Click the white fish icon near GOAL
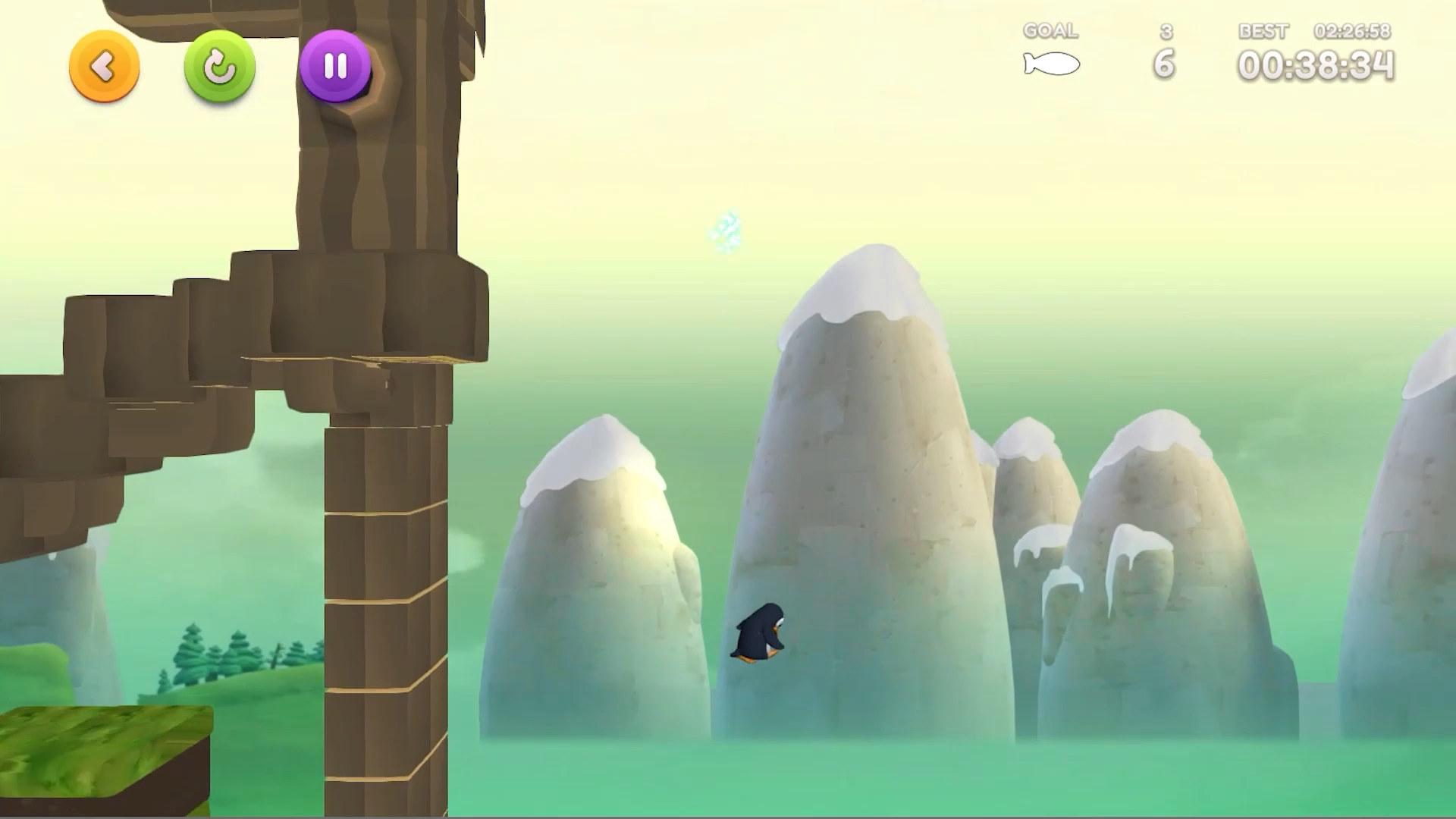1456x819 pixels. pyautogui.click(x=1053, y=64)
